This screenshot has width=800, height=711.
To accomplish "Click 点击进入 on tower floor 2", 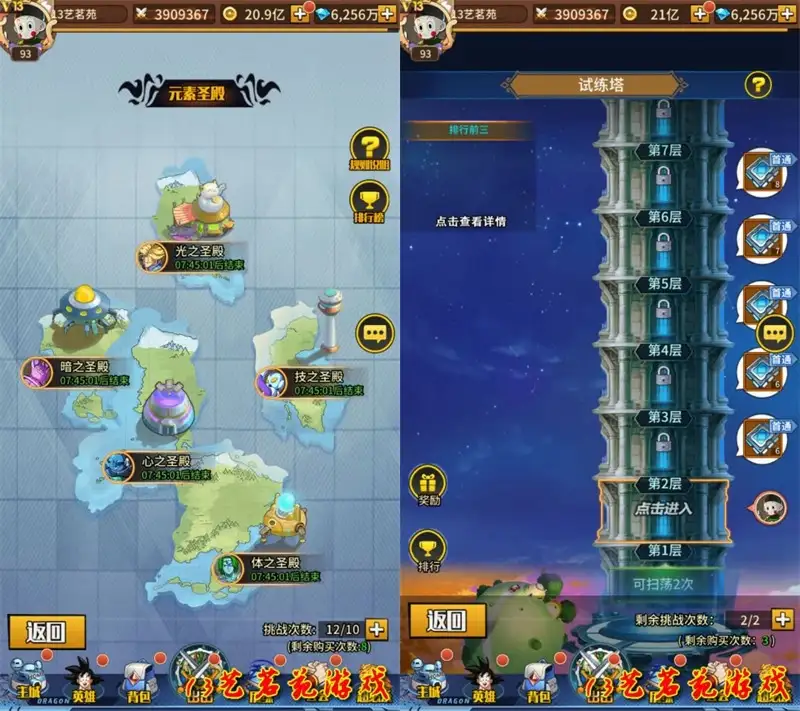I will 663,508.
